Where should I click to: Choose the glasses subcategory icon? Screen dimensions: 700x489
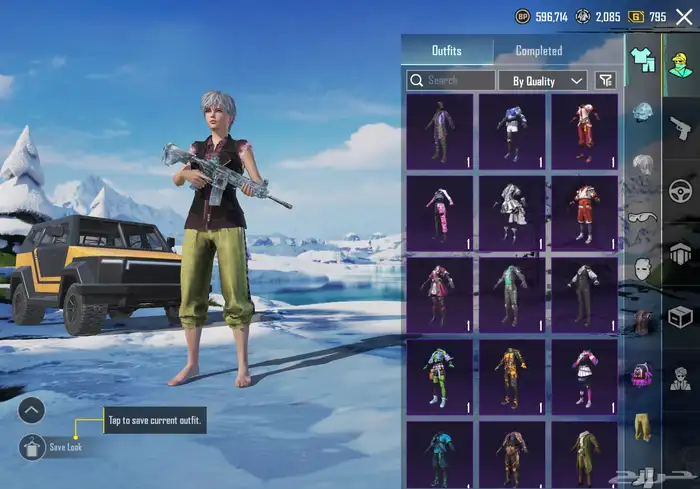(642, 216)
